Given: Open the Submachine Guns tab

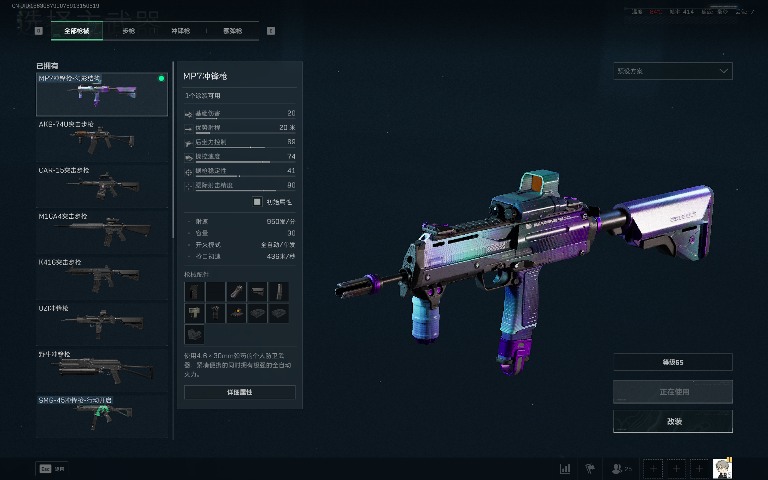Looking at the screenshot, I should pos(181,31).
